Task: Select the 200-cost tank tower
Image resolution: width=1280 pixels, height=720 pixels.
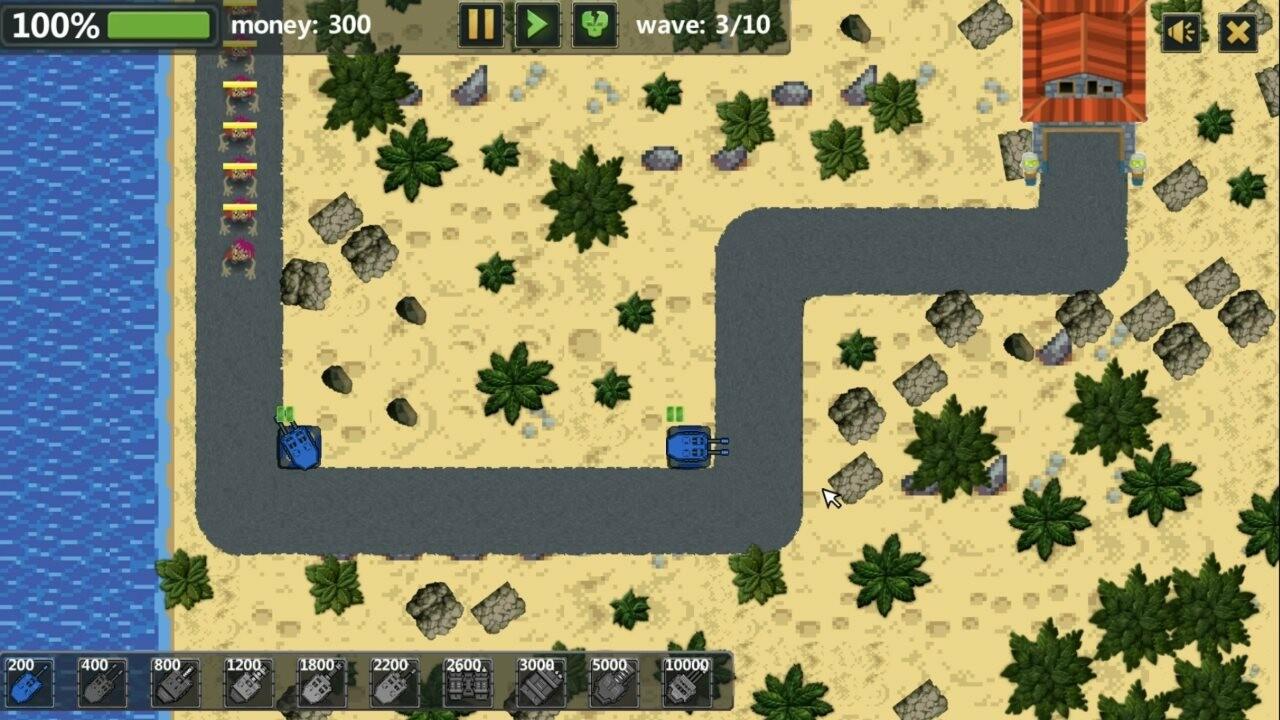Action: click(x=30, y=683)
